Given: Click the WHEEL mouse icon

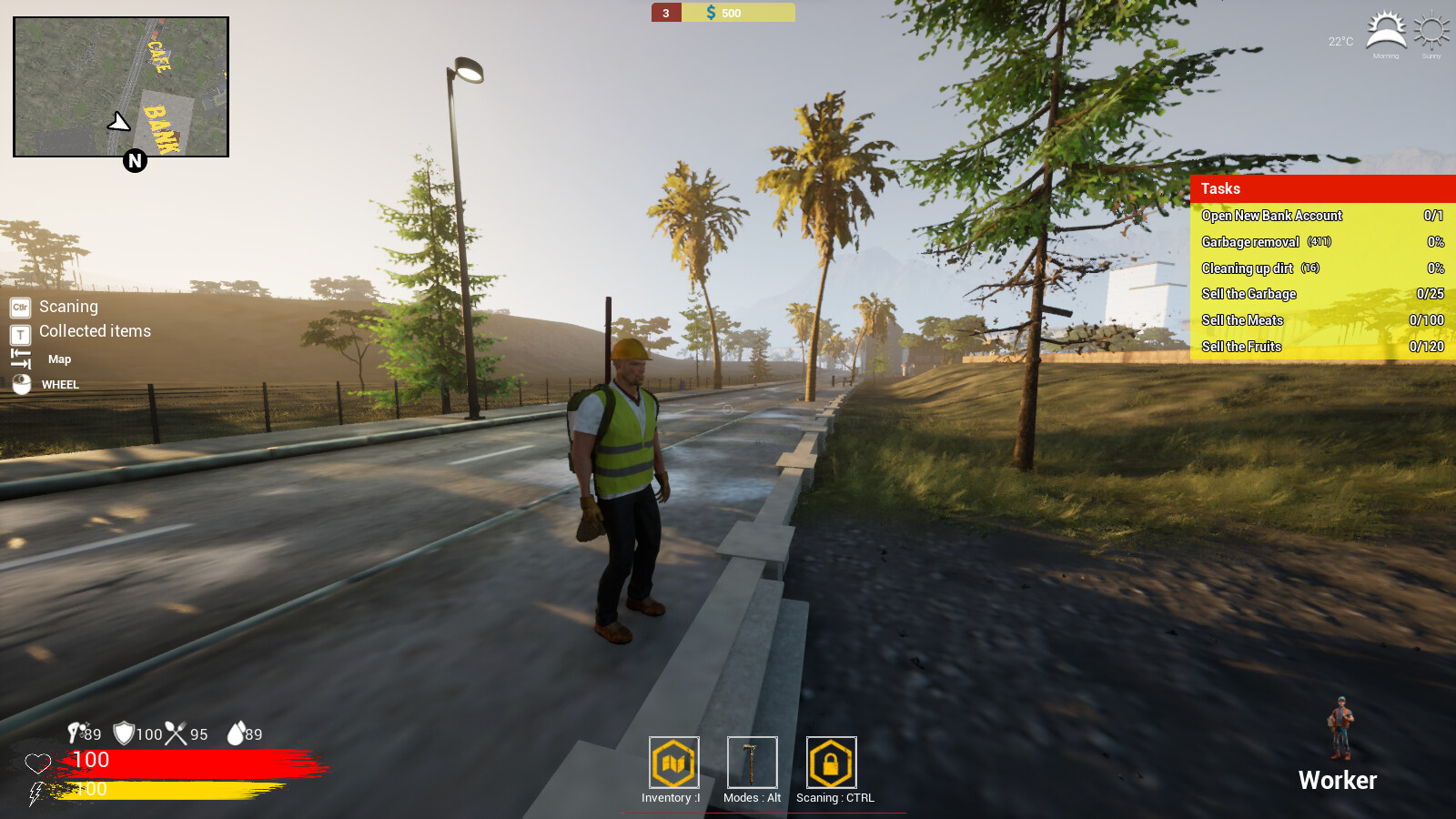Looking at the screenshot, I should point(20,384).
